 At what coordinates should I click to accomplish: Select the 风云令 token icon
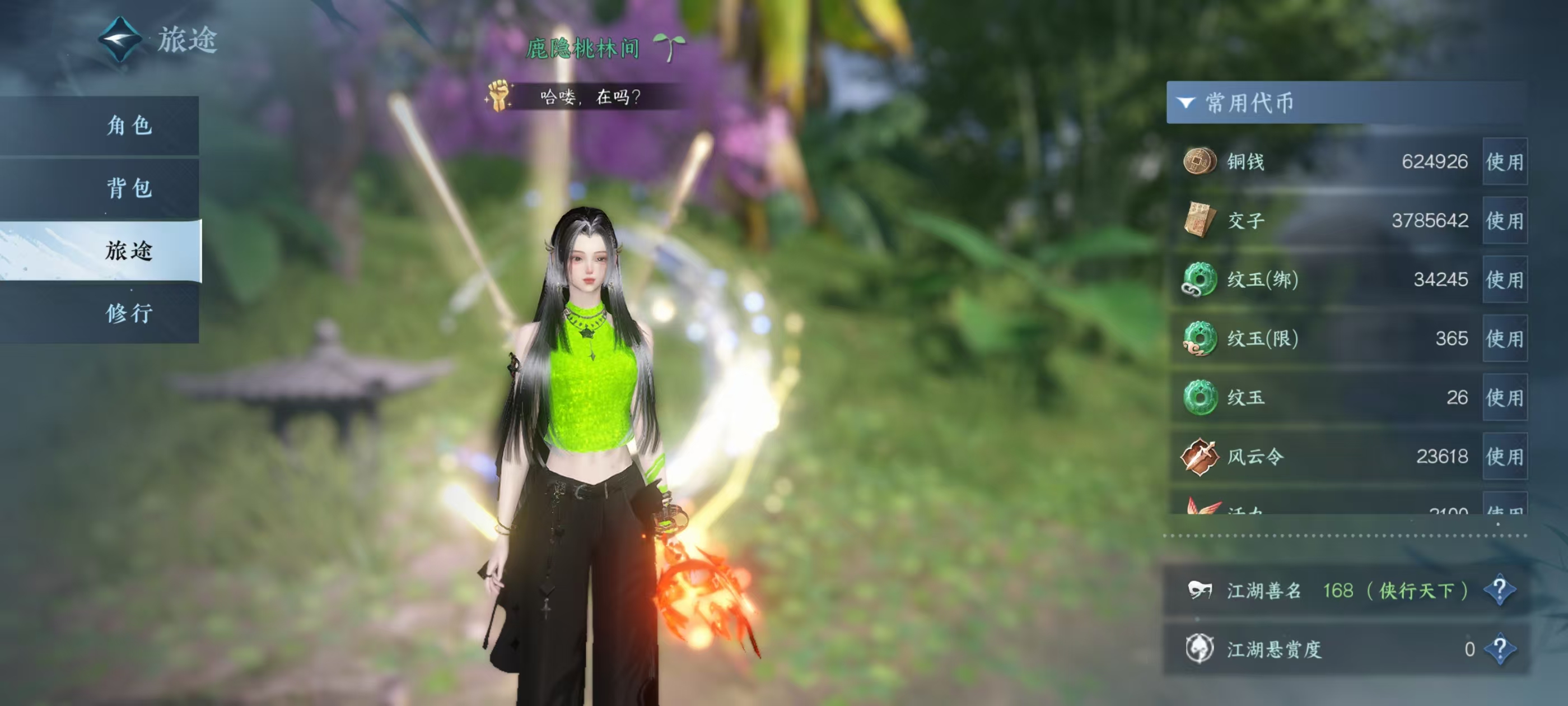(x=1199, y=456)
